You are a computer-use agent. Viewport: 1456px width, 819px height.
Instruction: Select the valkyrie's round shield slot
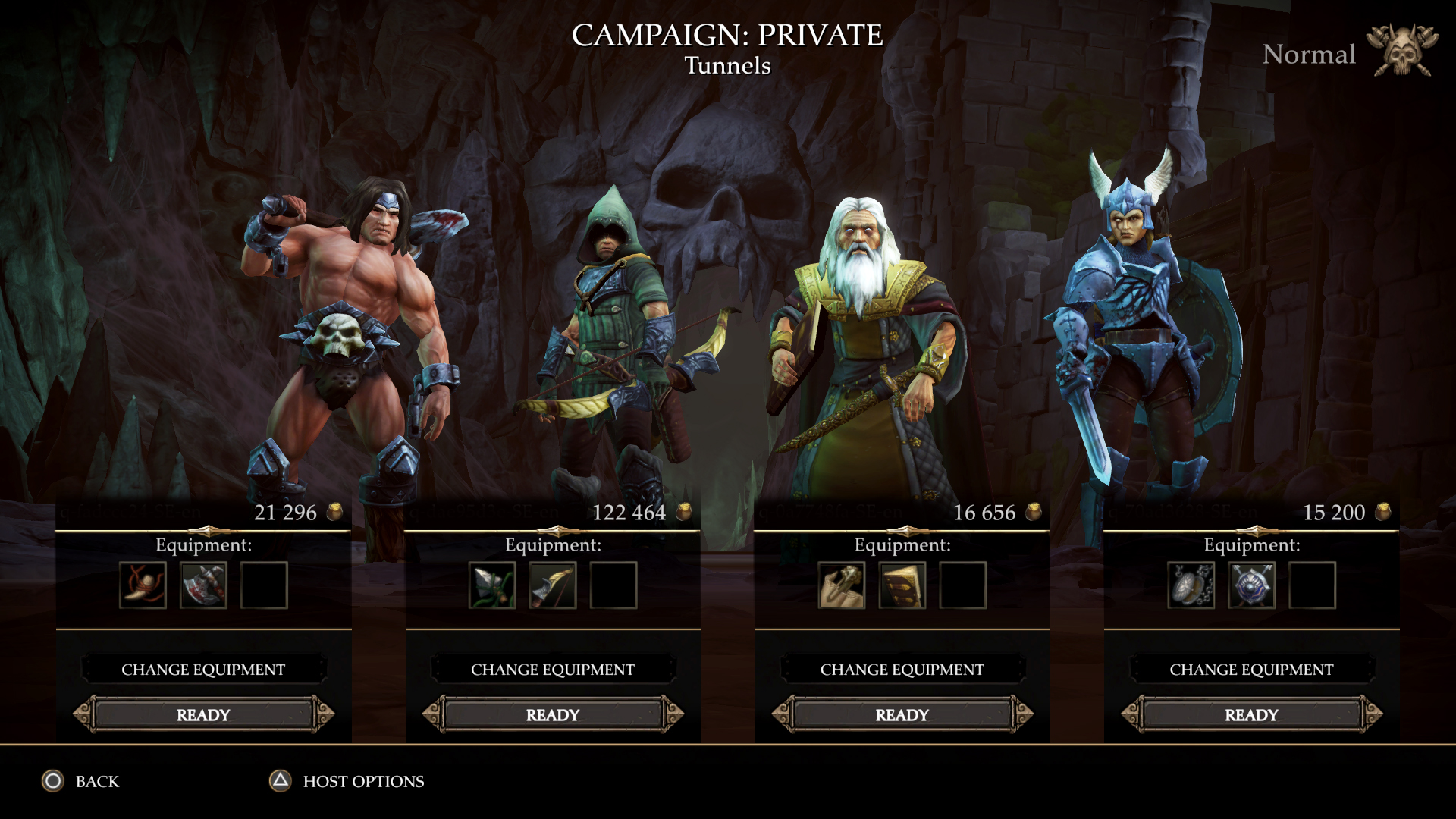1251,585
